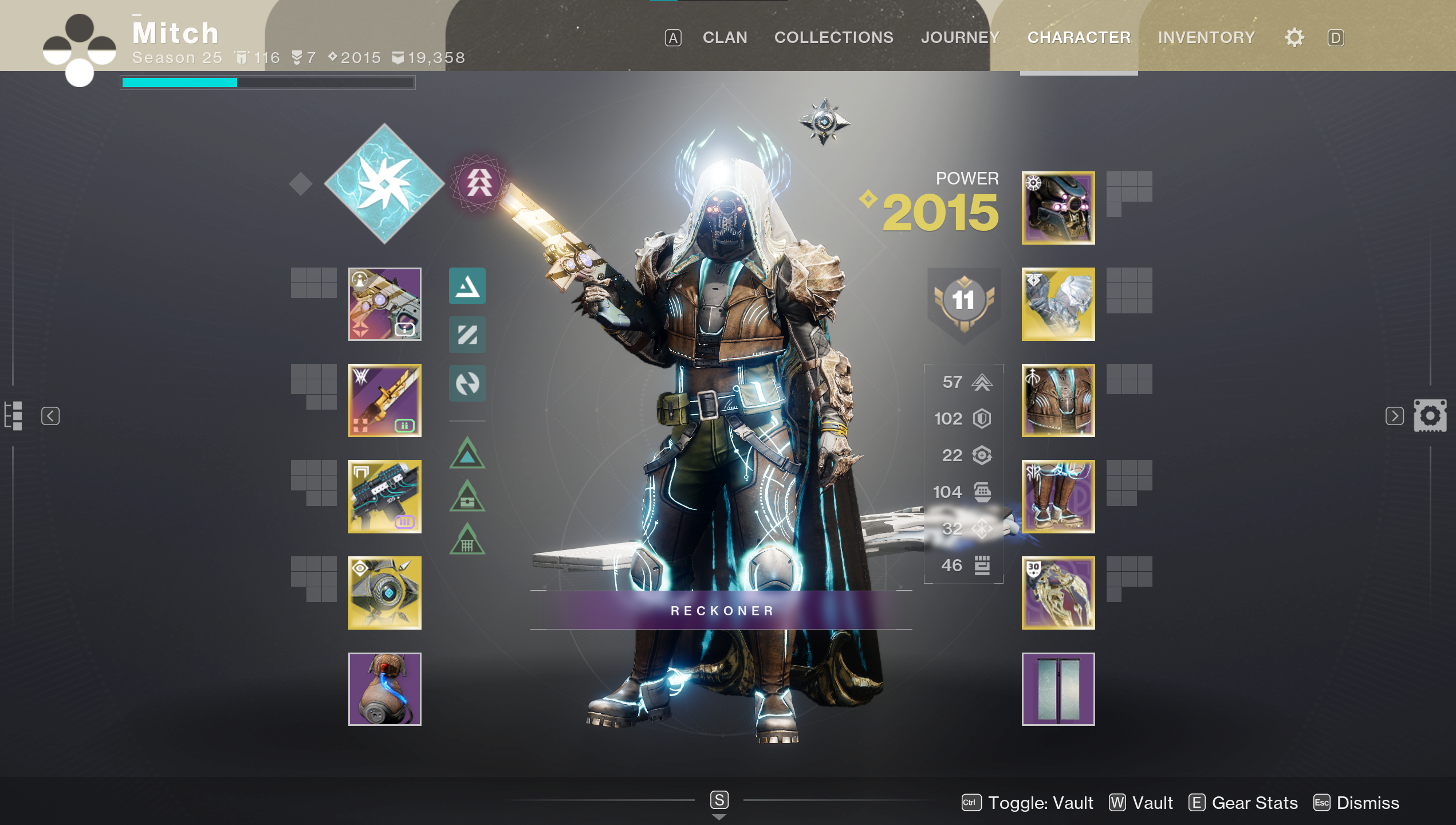This screenshot has width=1456, height=825.
Task: Inspect the equipped Ghost shell
Action: pos(384,593)
